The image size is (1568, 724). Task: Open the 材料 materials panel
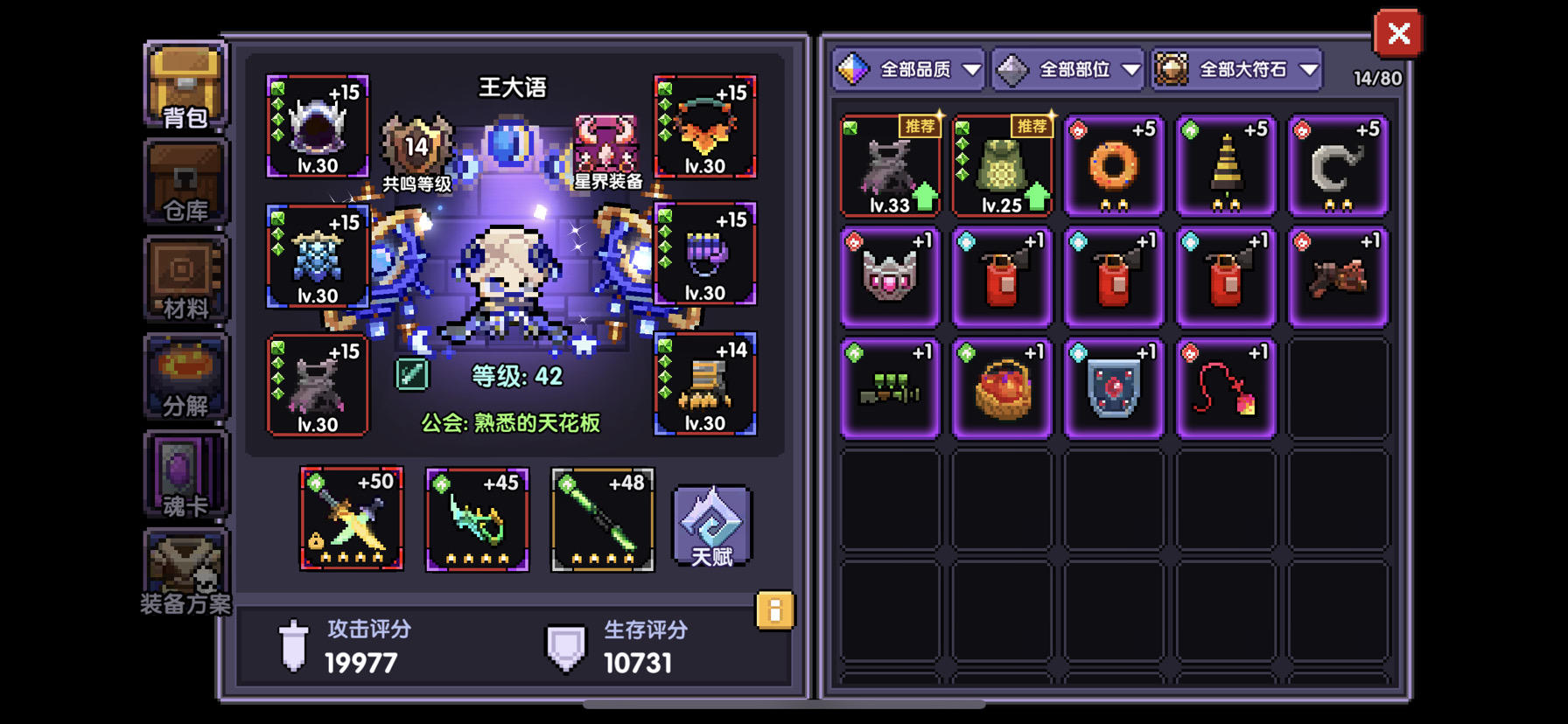(x=185, y=280)
